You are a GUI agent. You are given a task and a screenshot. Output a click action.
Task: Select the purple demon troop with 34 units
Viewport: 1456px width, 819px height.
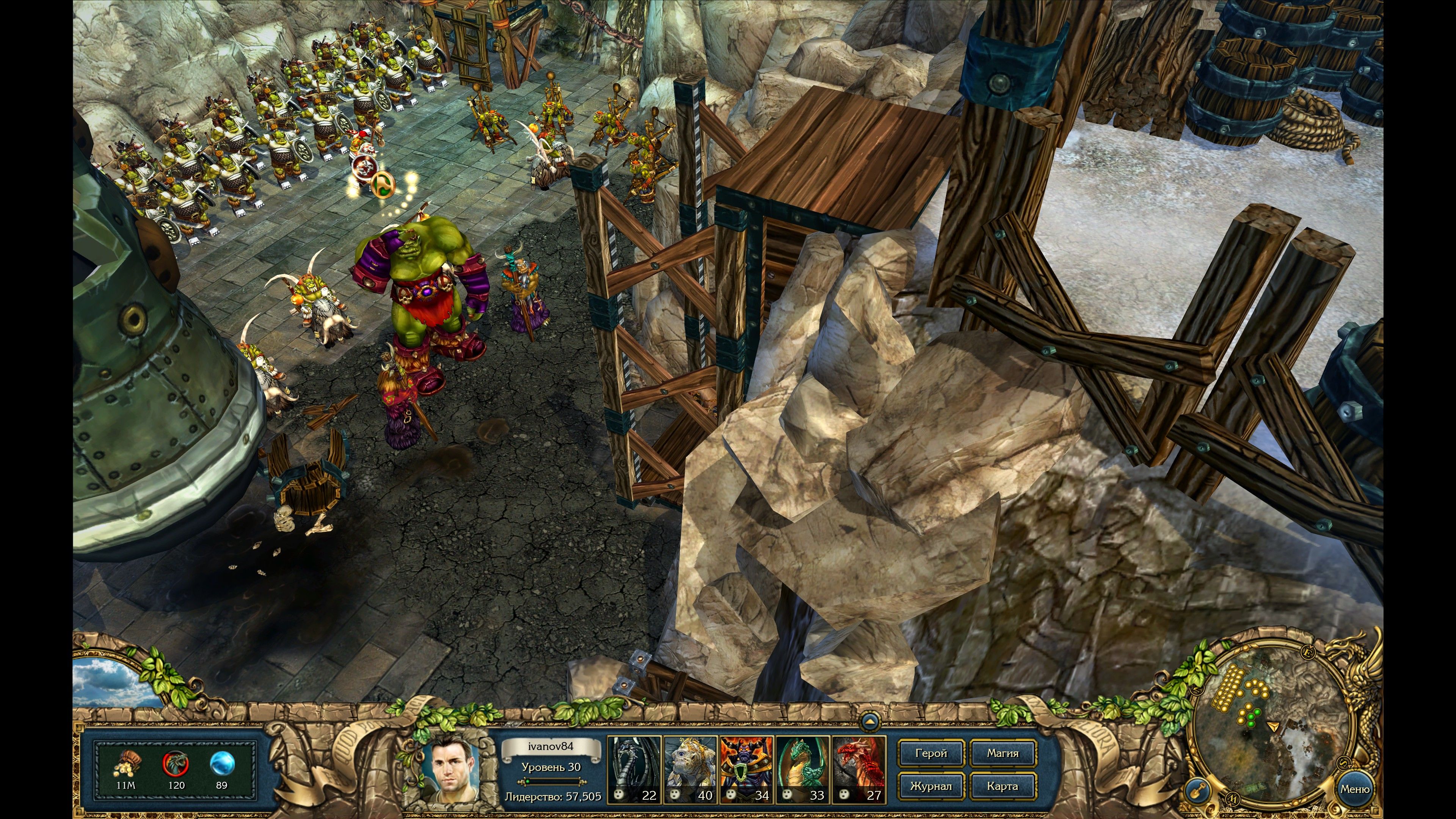[746, 769]
